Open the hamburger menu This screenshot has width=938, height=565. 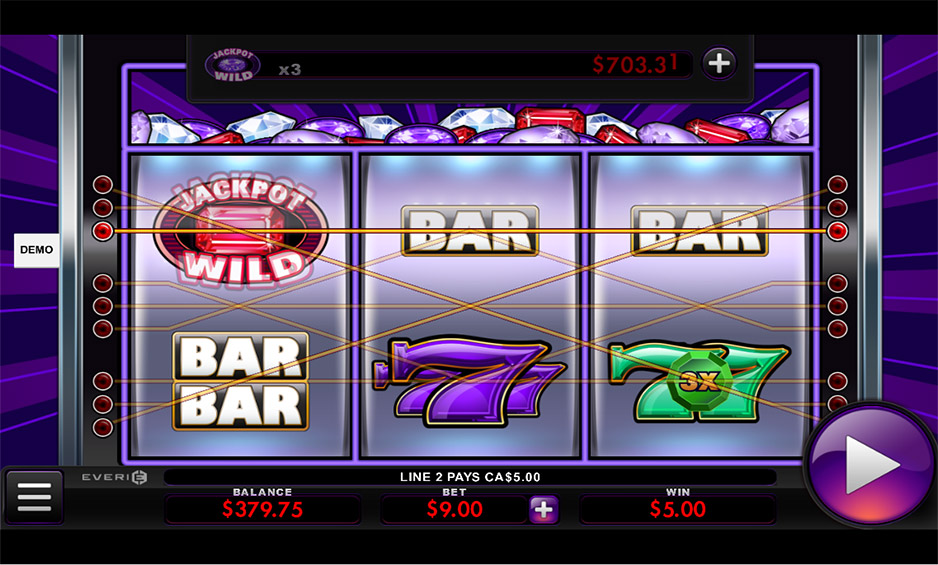click(x=34, y=496)
